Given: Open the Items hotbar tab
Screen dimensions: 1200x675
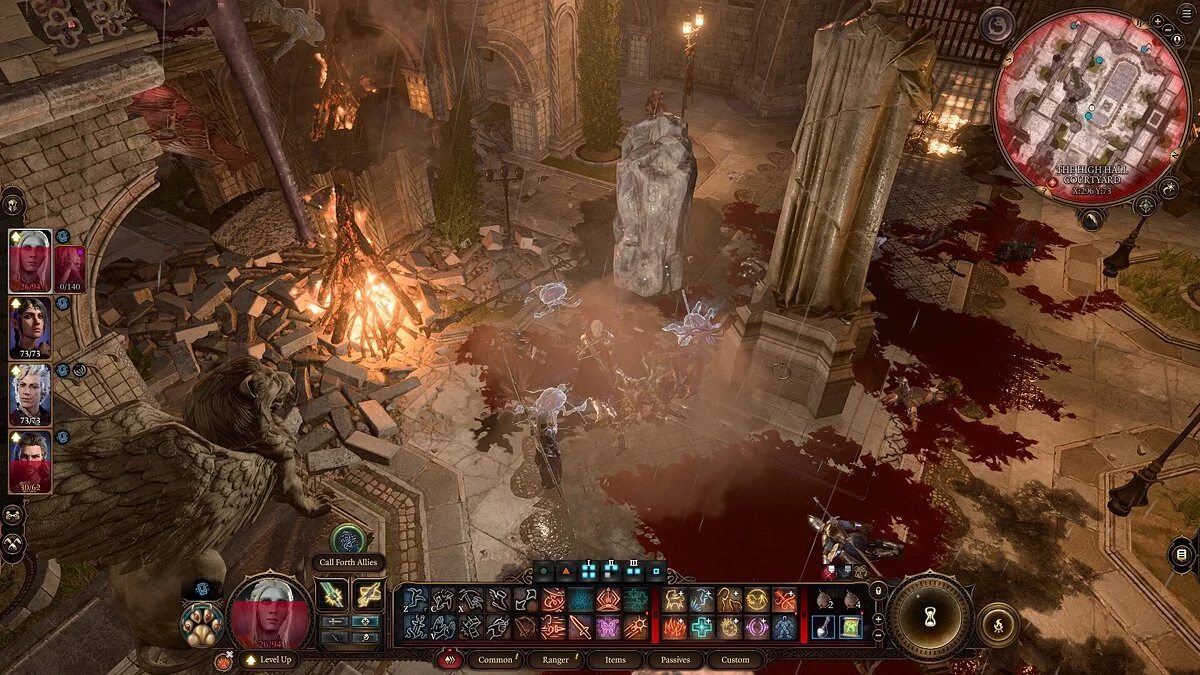Looking at the screenshot, I should [615, 660].
